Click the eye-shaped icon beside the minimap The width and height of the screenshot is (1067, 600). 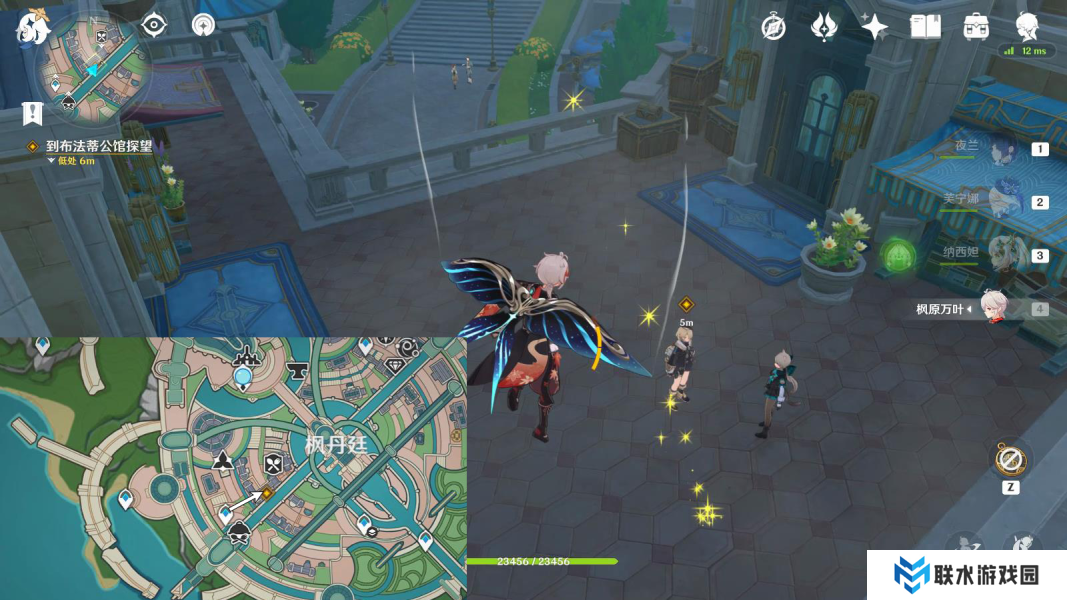click(x=153, y=25)
